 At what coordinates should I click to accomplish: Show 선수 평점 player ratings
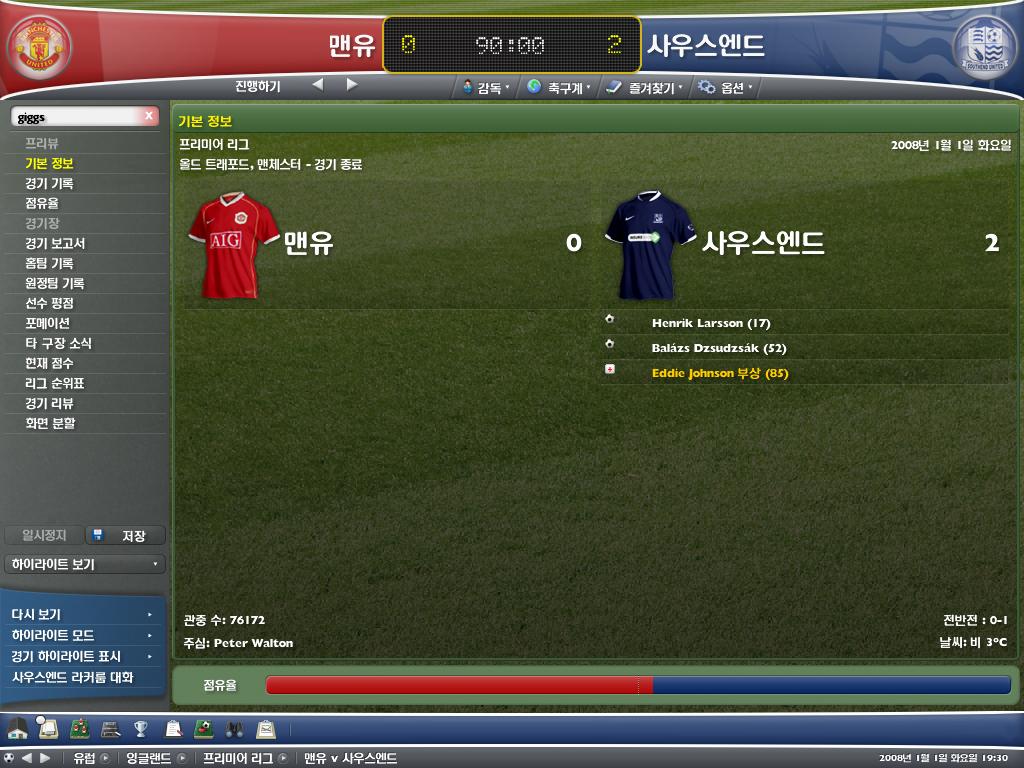click(49, 303)
